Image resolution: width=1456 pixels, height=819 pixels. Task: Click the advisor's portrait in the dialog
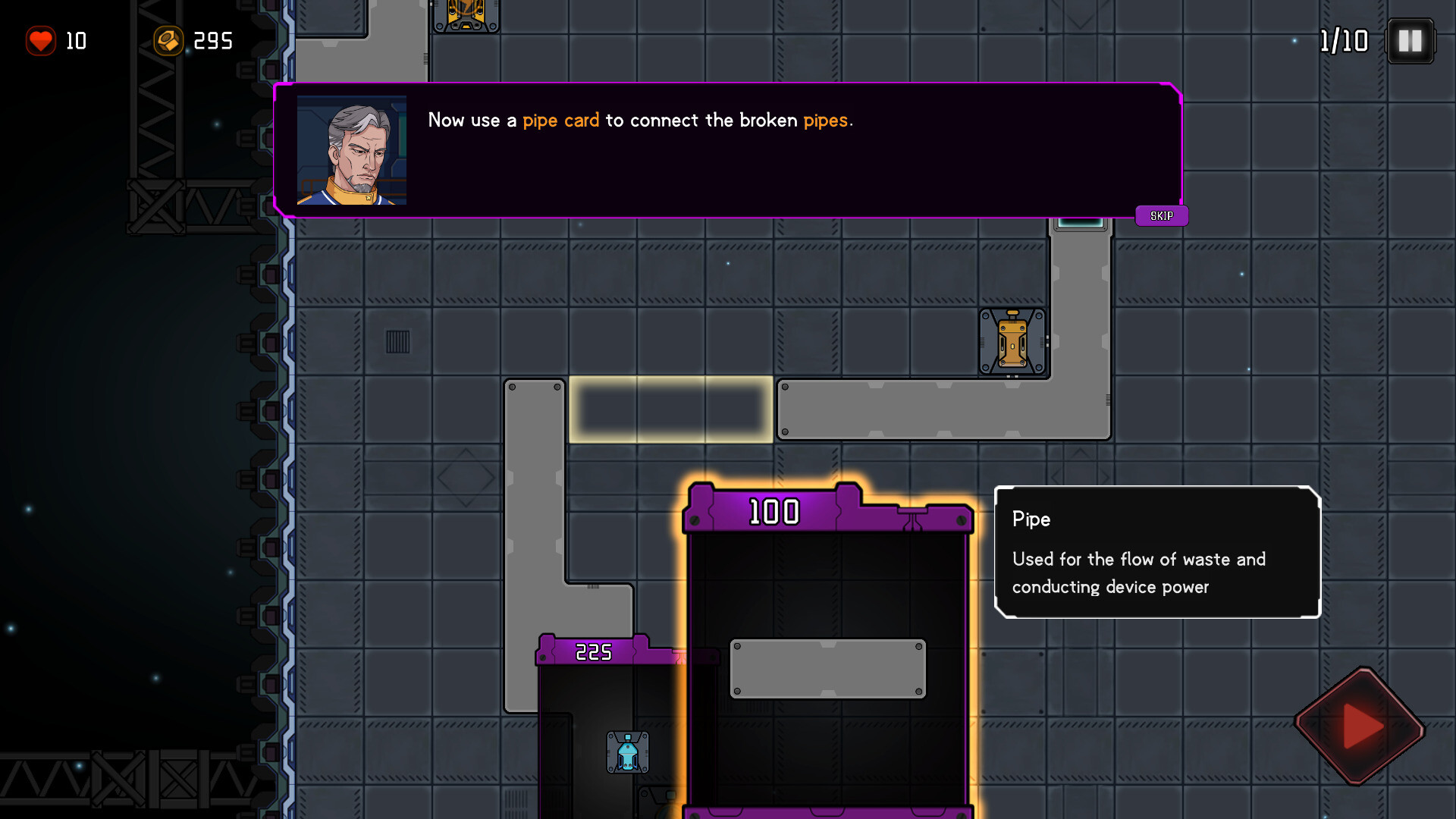[x=351, y=149]
